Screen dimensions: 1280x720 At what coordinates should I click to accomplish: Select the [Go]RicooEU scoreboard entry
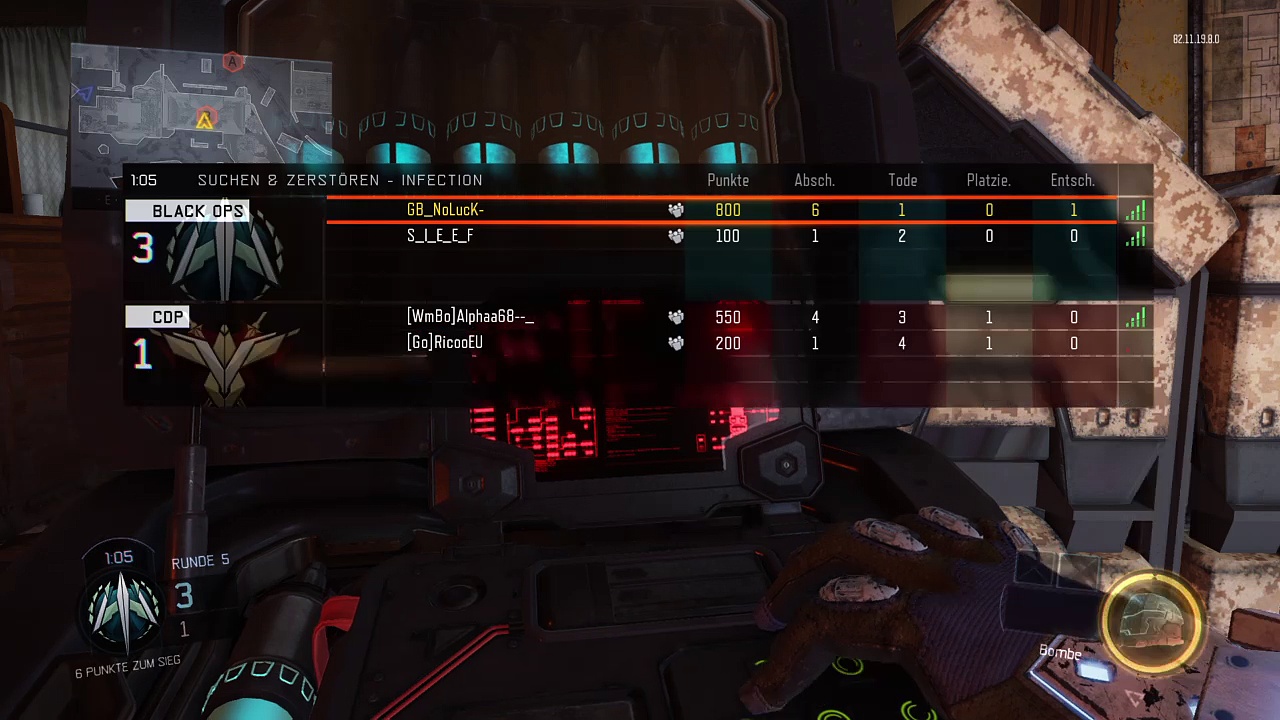[445, 343]
